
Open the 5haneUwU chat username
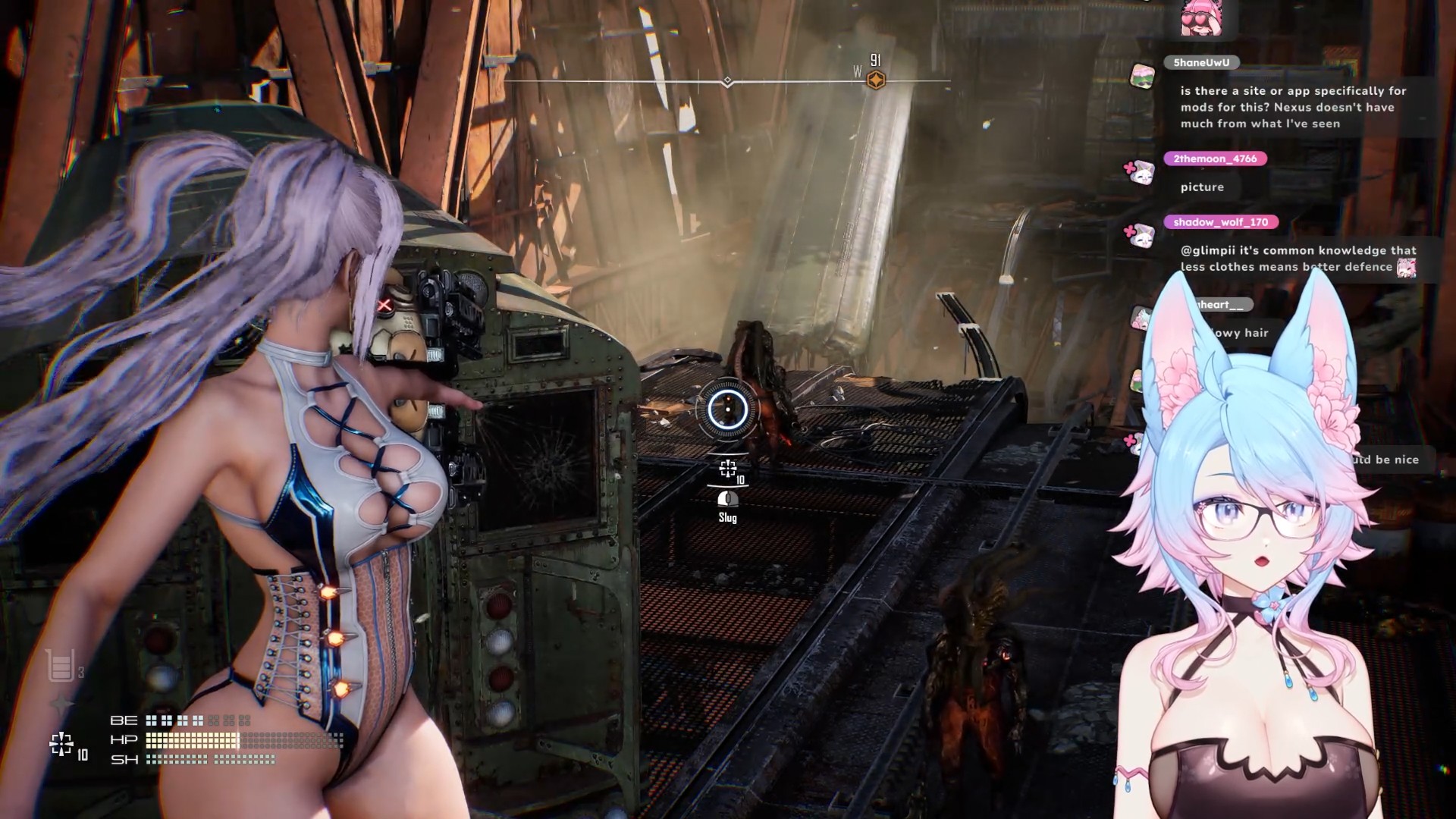tap(1201, 62)
